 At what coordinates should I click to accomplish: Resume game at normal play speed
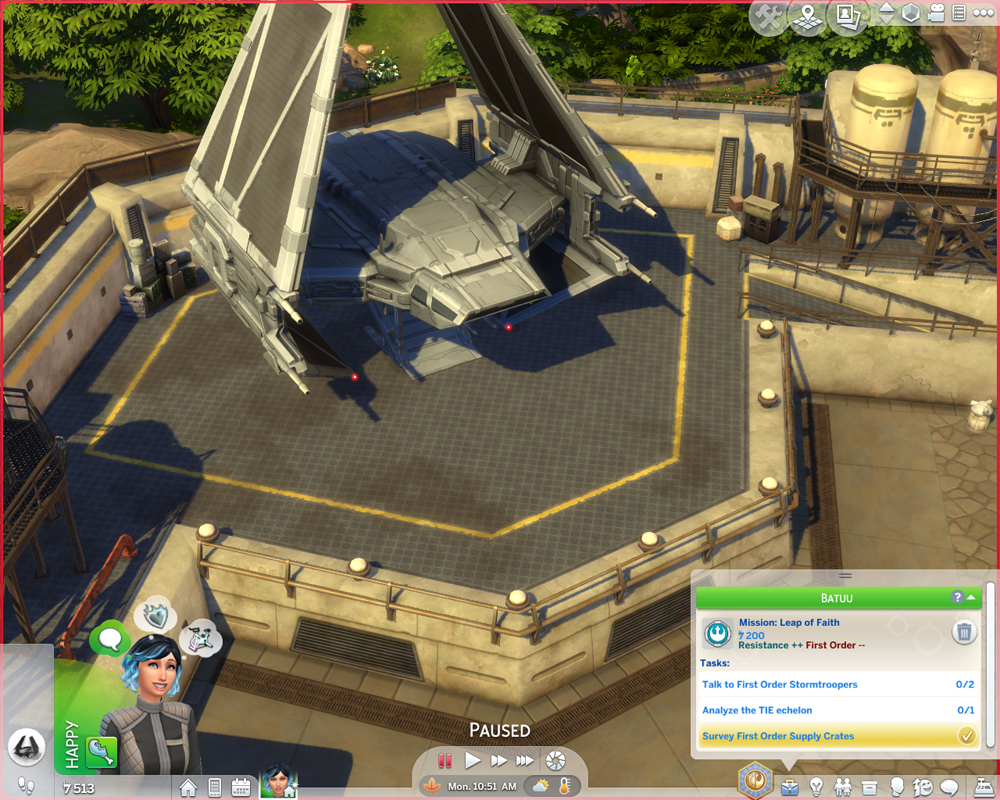click(x=473, y=761)
